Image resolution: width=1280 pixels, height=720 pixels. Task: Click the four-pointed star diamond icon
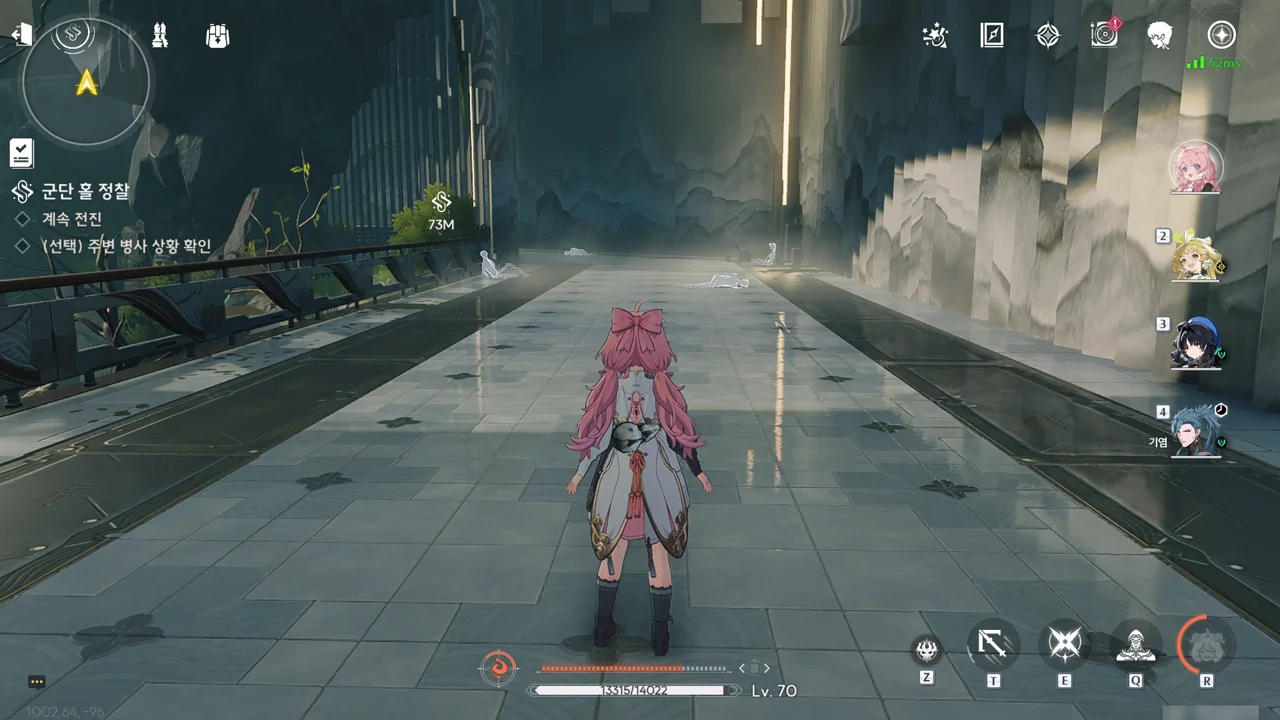click(1047, 36)
